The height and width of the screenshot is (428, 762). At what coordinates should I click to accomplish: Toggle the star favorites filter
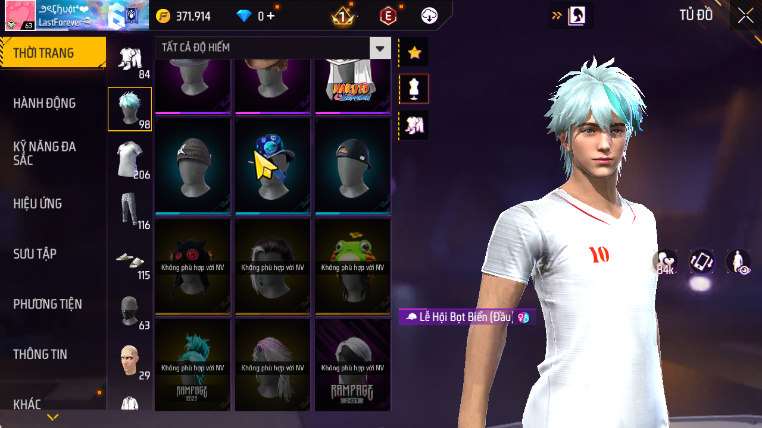click(414, 52)
